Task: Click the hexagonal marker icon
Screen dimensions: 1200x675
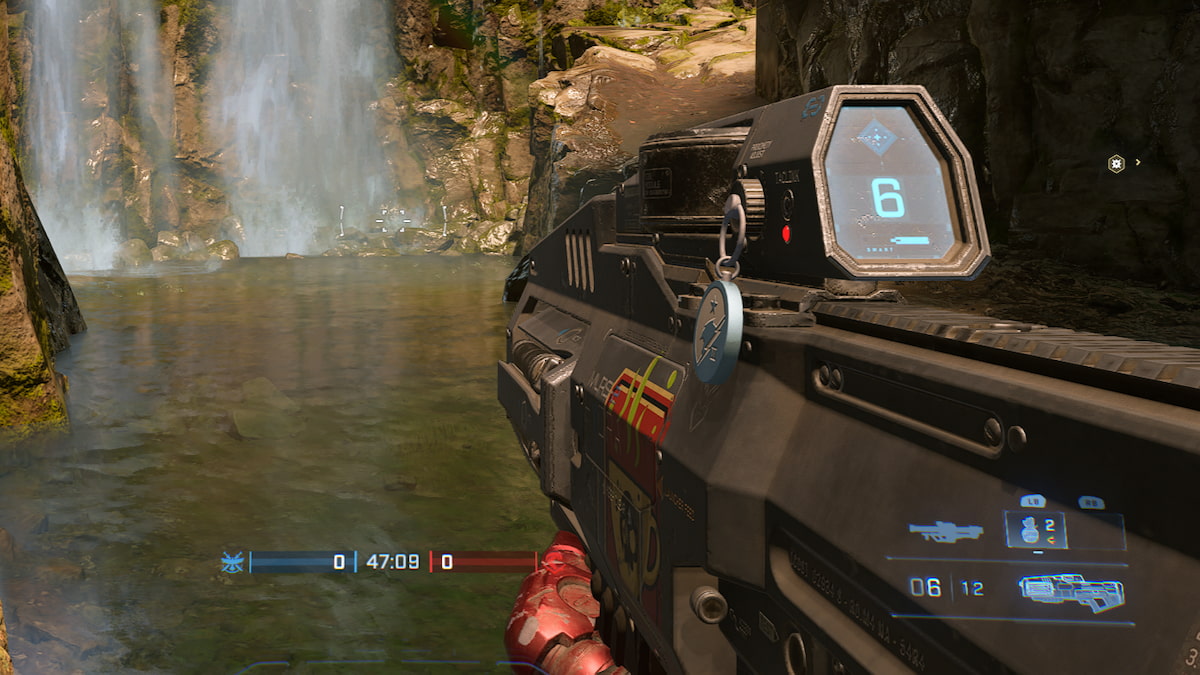Action: (1116, 163)
